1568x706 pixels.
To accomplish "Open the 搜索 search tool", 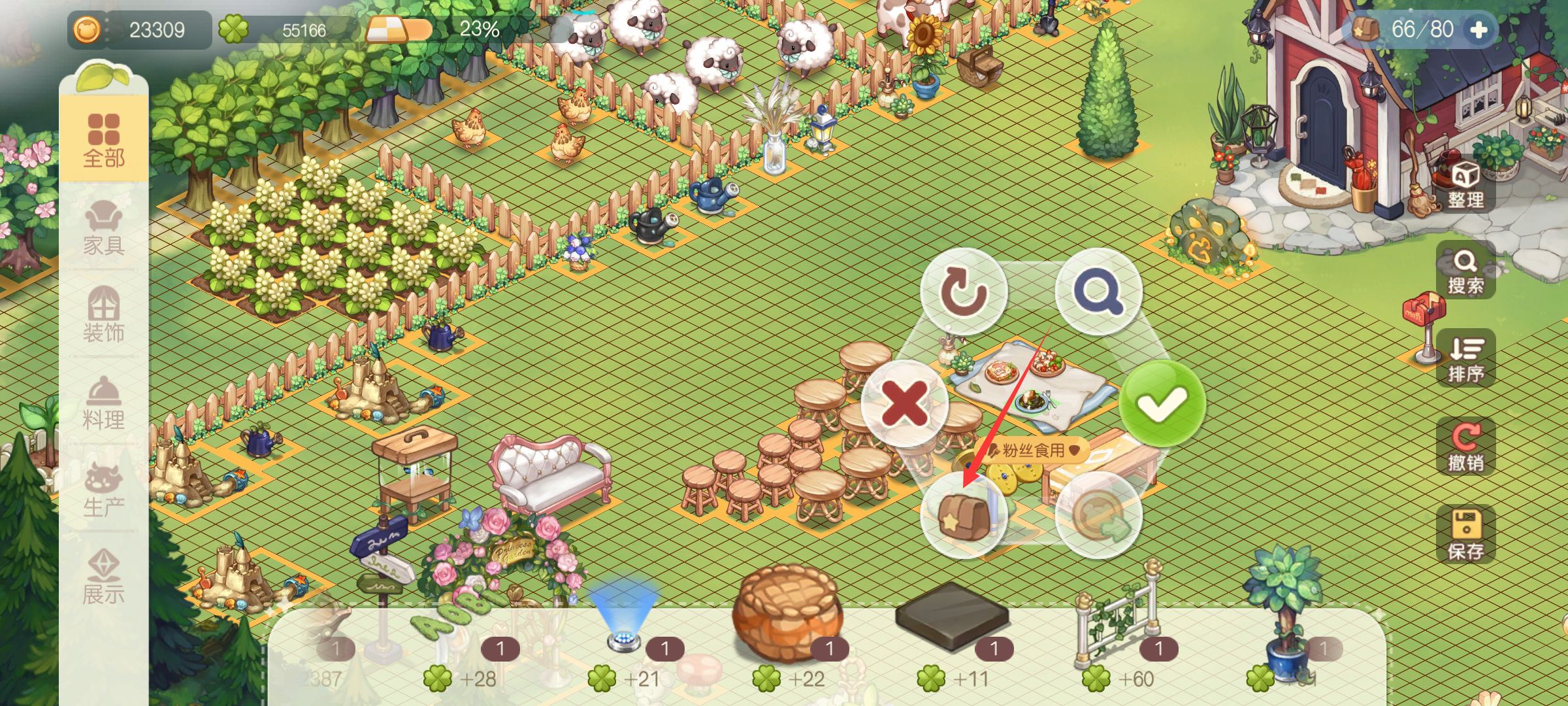I will tap(1465, 271).
